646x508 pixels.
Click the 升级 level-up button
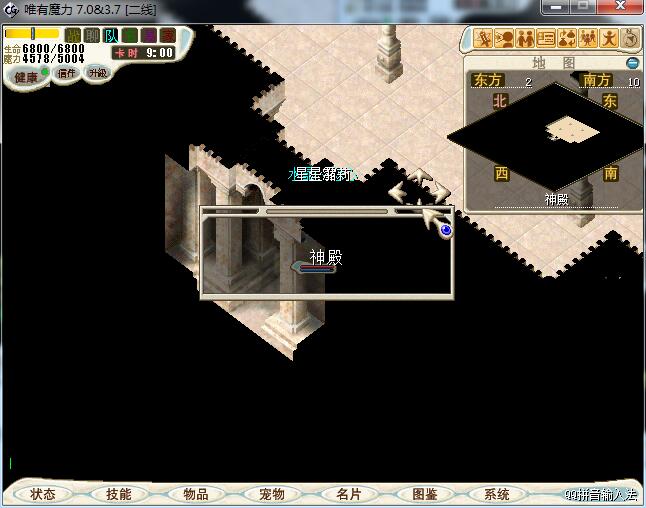[97, 73]
